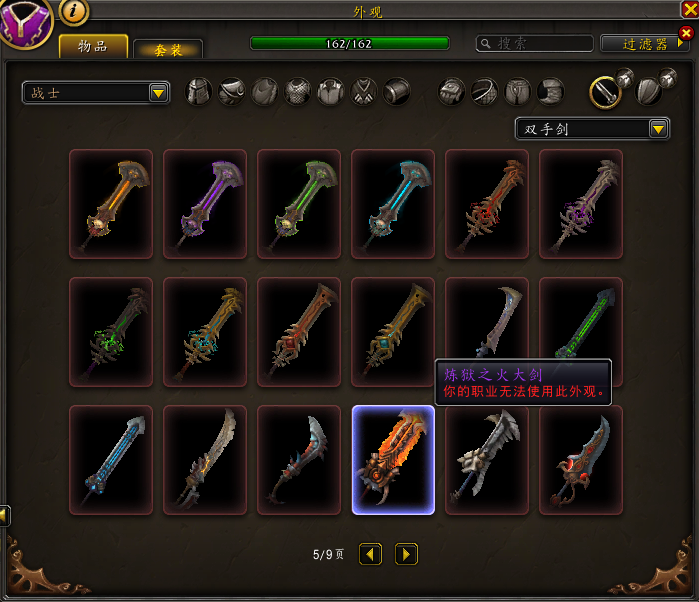Open the 过滤器 filter menu

tap(645, 44)
